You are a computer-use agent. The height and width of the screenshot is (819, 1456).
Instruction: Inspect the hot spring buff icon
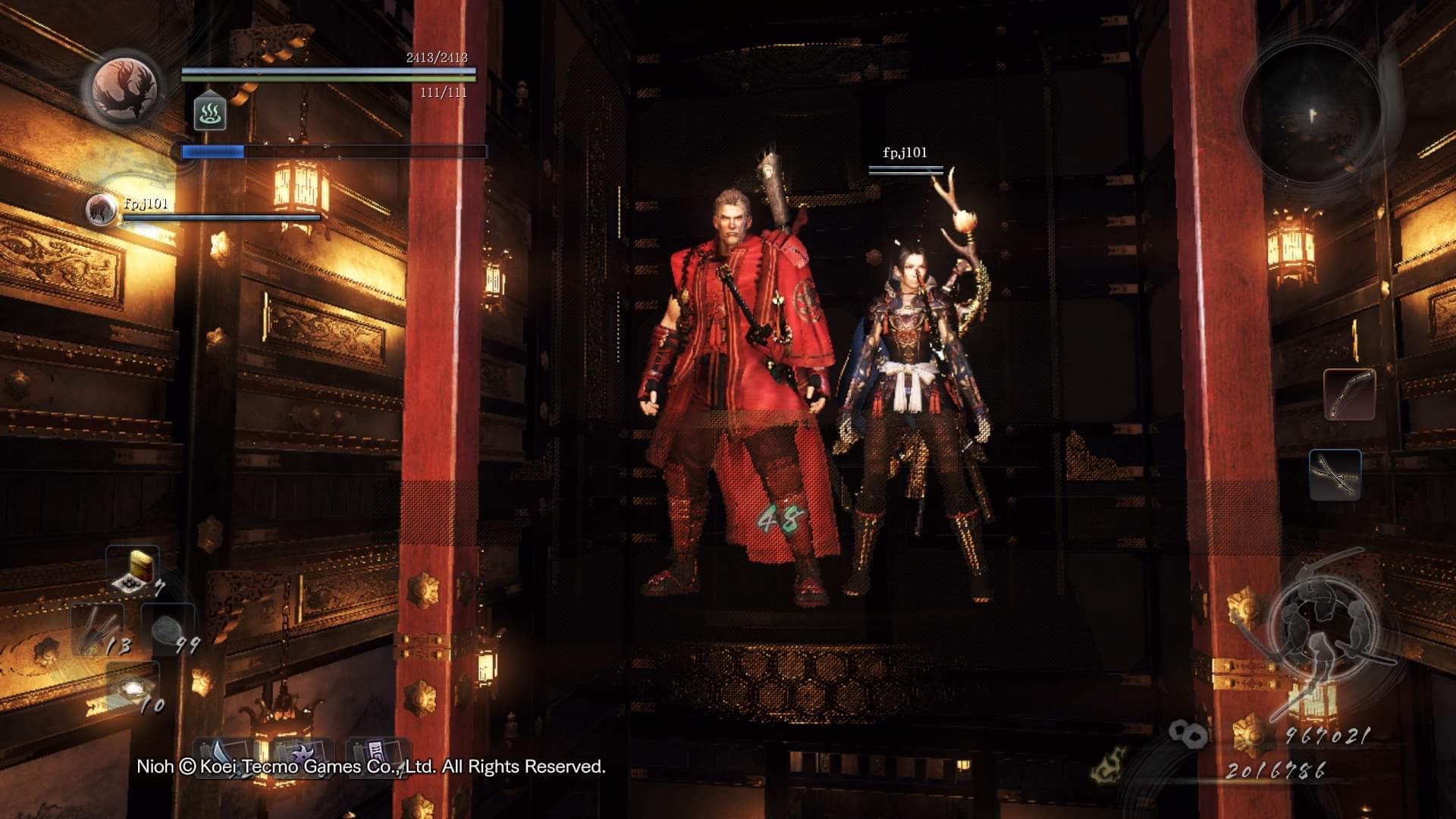coord(210,112)
